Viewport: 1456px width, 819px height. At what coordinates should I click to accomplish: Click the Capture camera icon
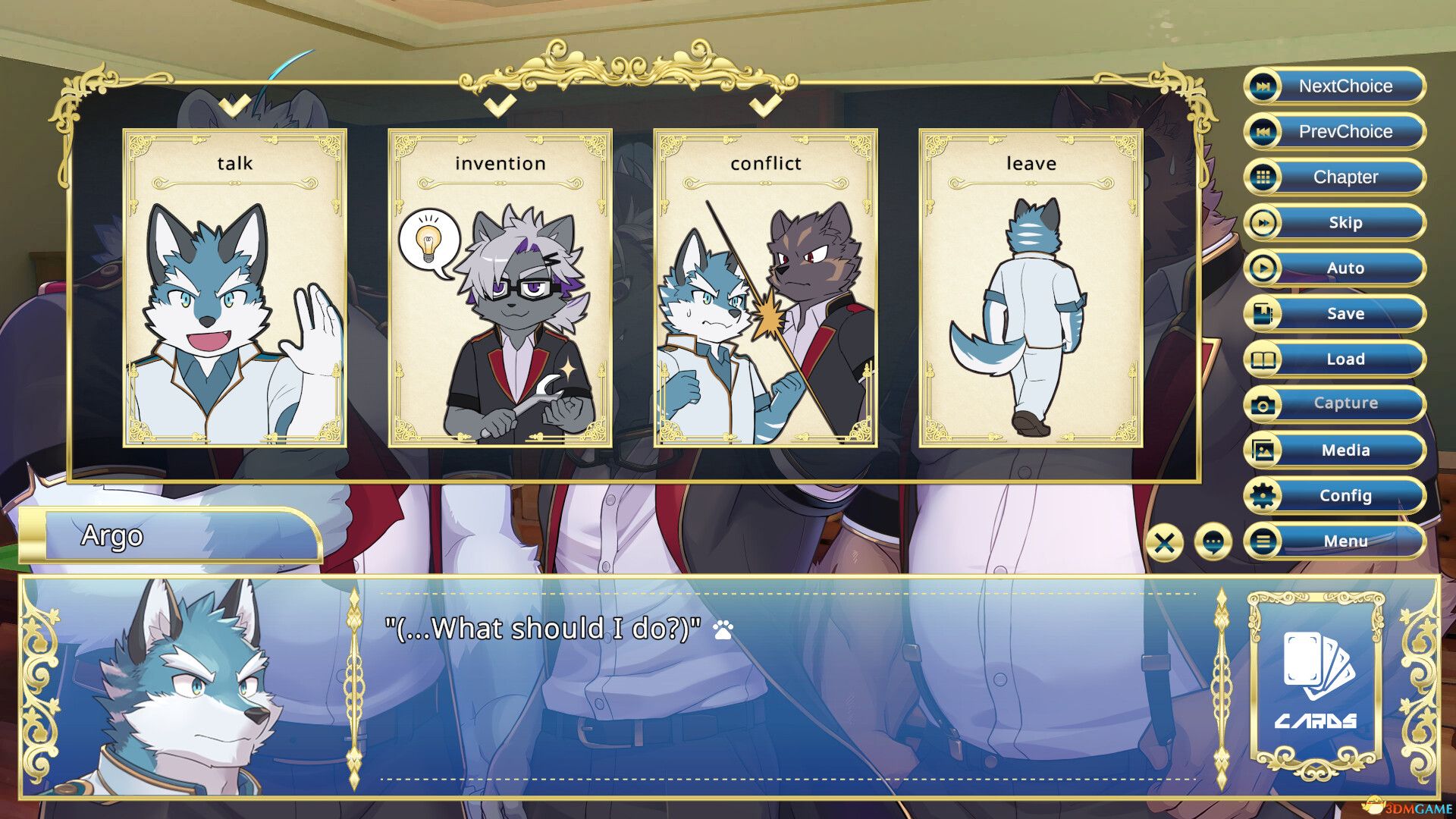click(x=1261, y=404)
